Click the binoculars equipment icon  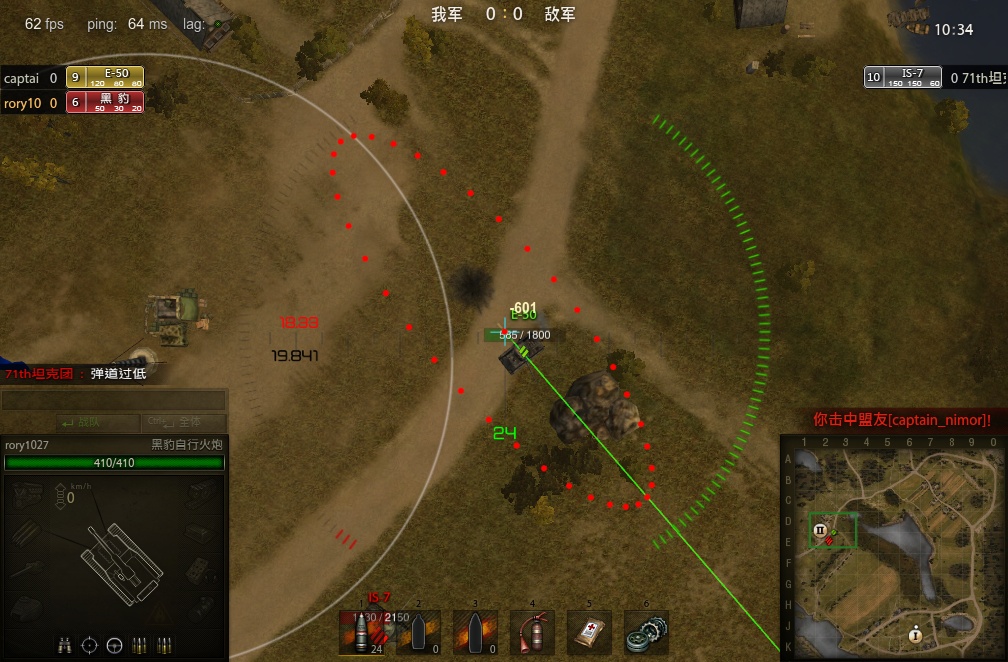[x=65, y=645]
